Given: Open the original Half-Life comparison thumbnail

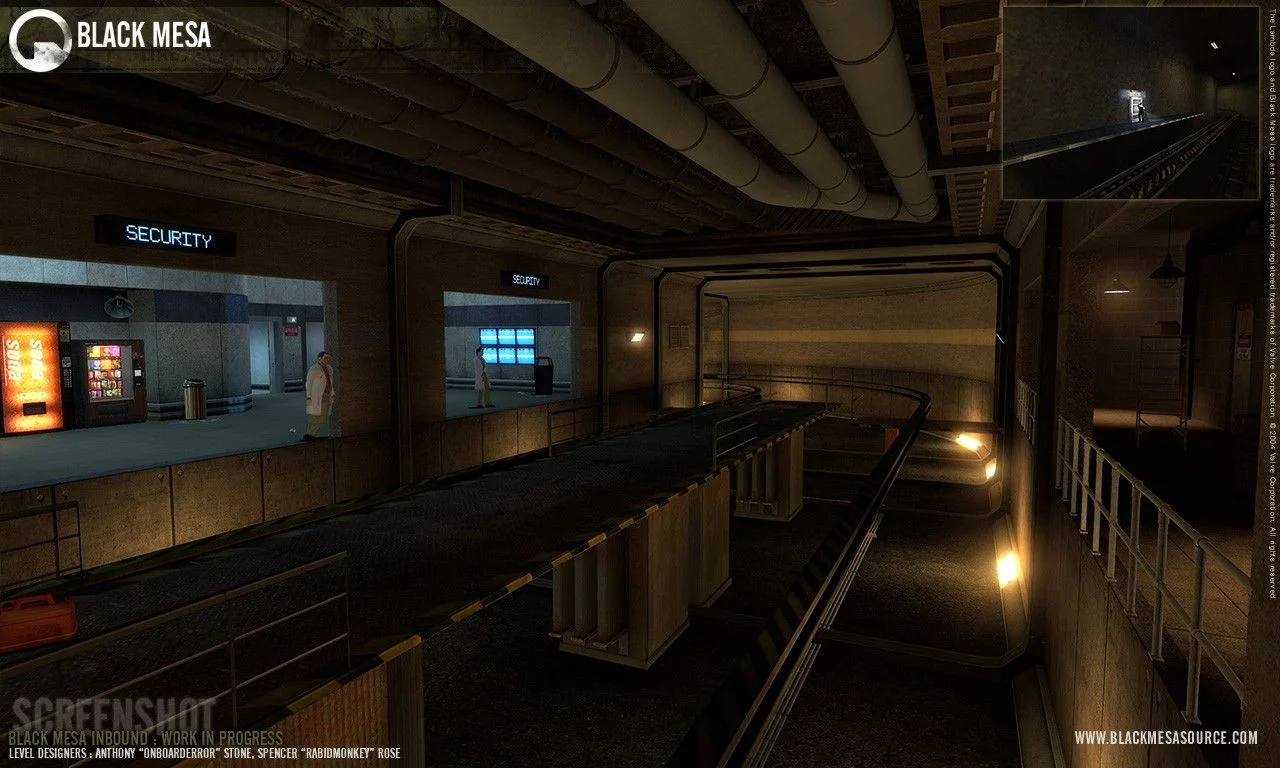Looking at the screenshot, I should point(1130,102).
